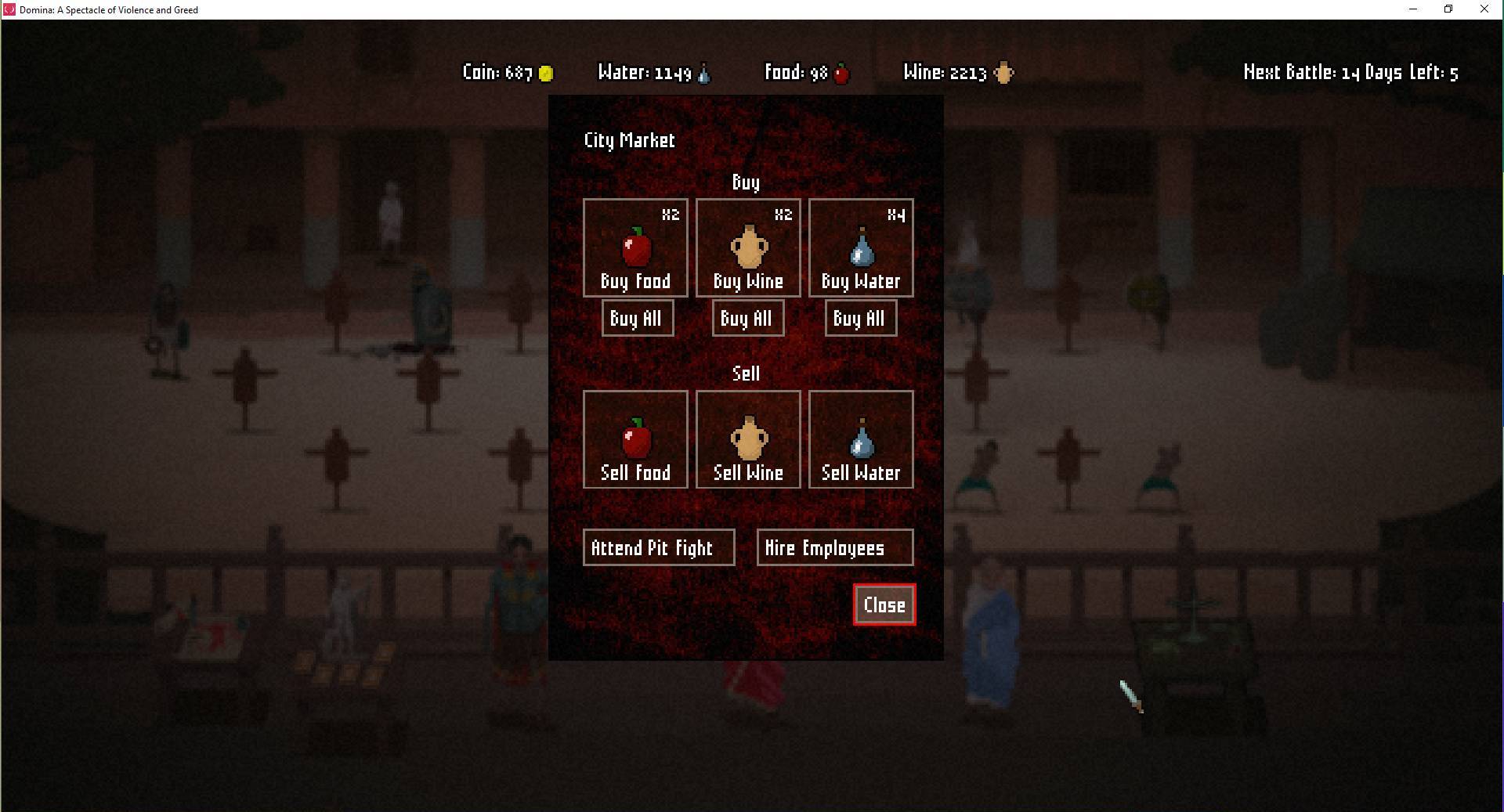Click the apple icon under Sell Food
Screen dimensions: 1504x812
tap(635, 438)
